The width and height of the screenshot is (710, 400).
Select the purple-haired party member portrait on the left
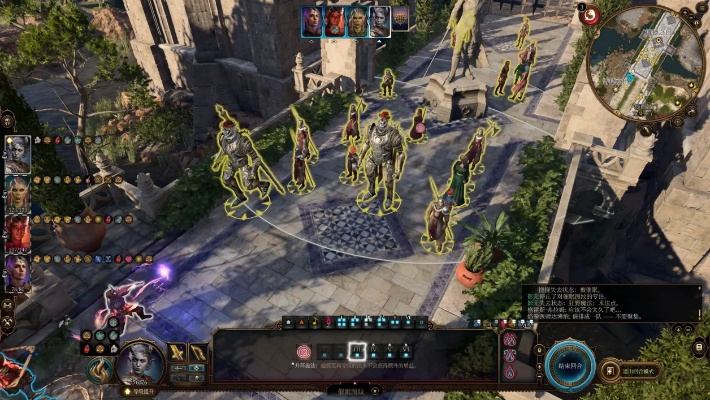[18, 269]
